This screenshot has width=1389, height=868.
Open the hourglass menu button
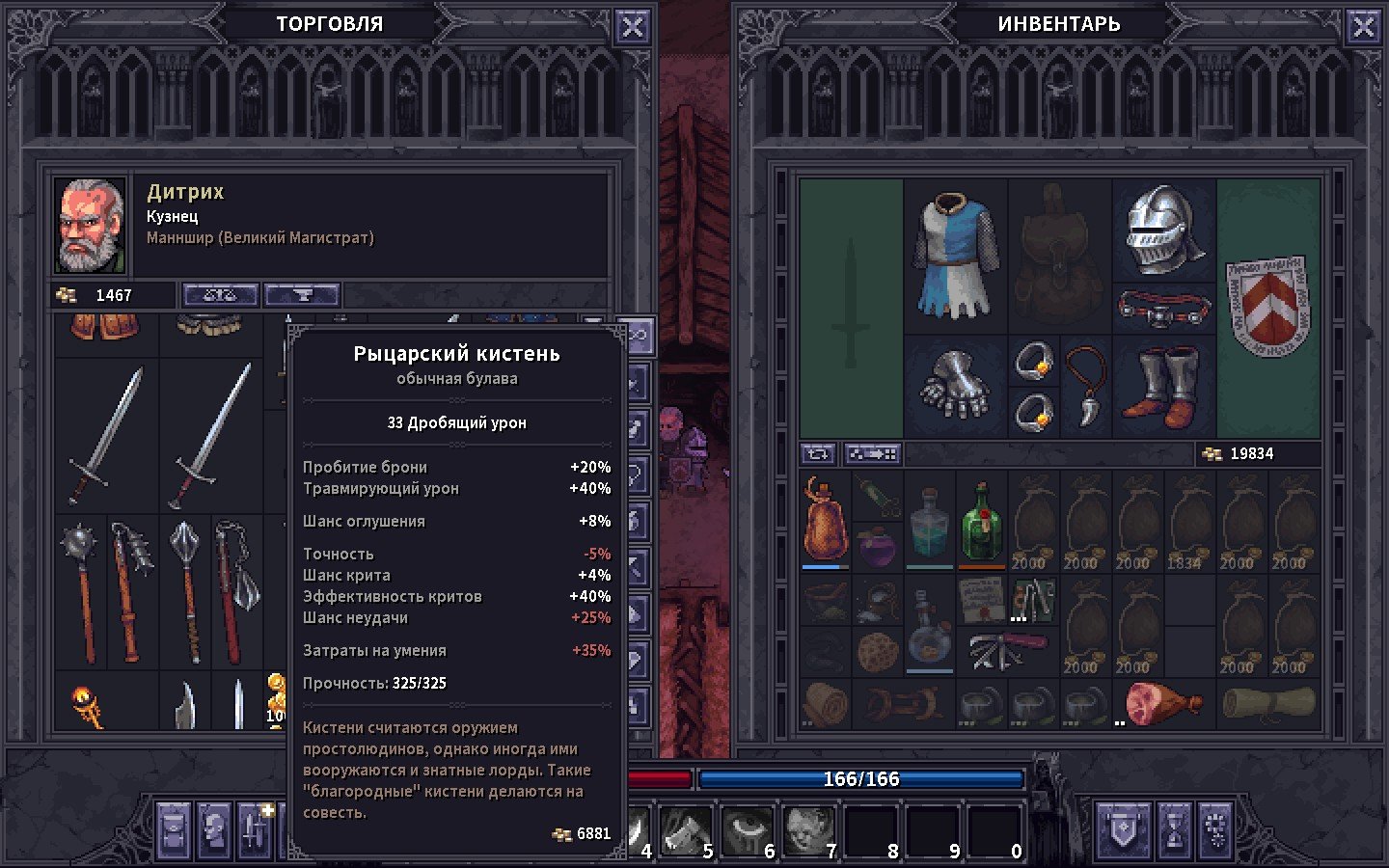point(1175,829)
